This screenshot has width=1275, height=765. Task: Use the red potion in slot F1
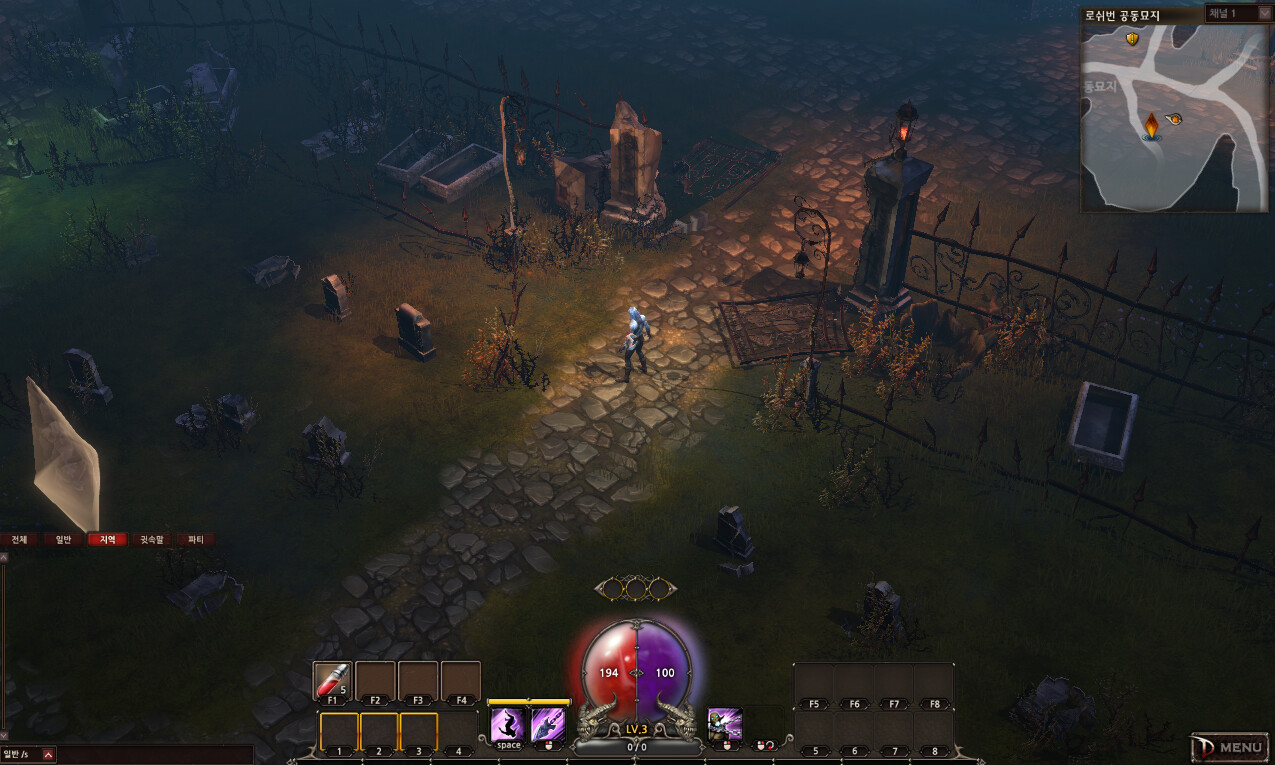332,681
